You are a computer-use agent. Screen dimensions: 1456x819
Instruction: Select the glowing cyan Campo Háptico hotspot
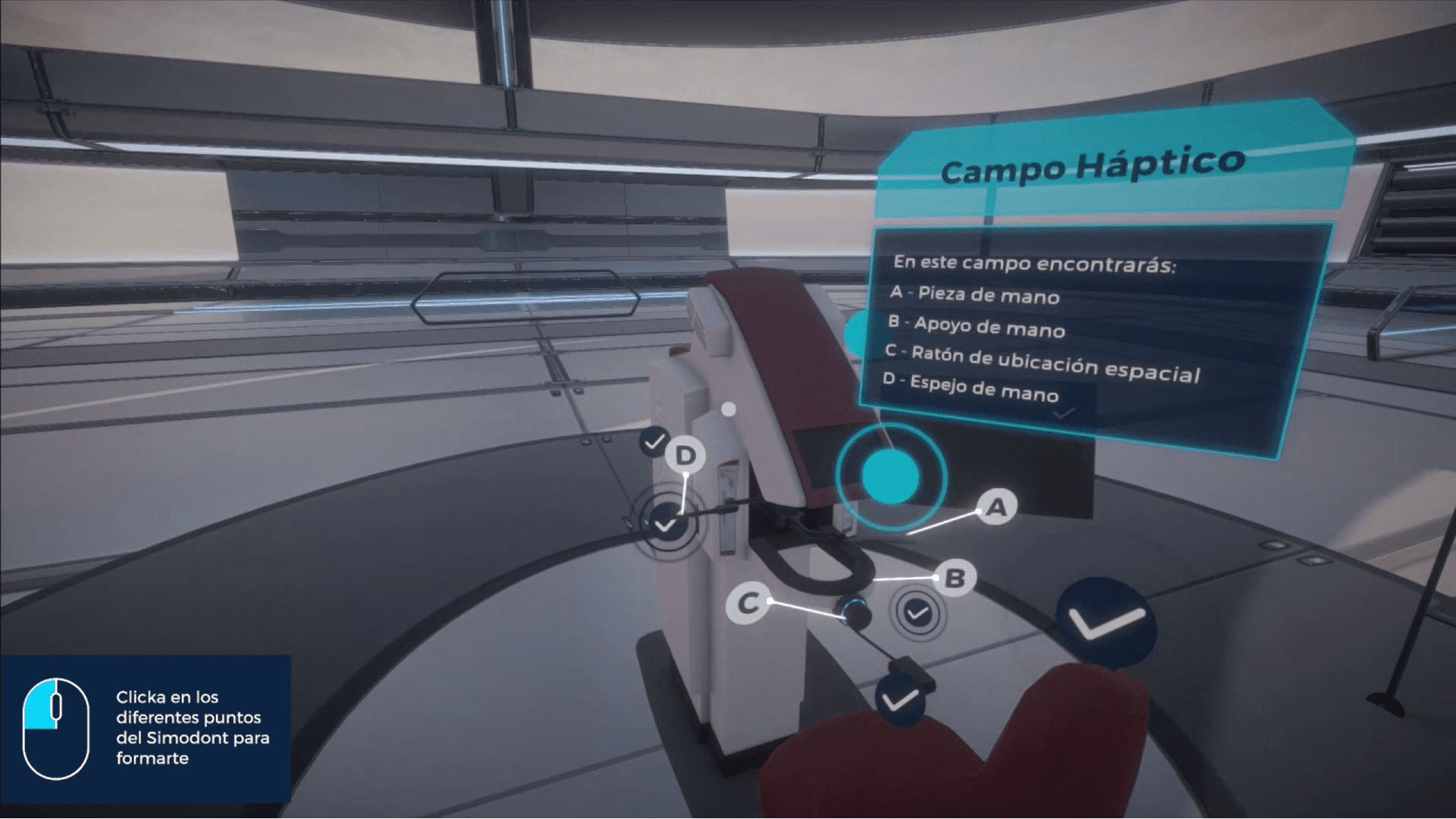tap(890, 476)
